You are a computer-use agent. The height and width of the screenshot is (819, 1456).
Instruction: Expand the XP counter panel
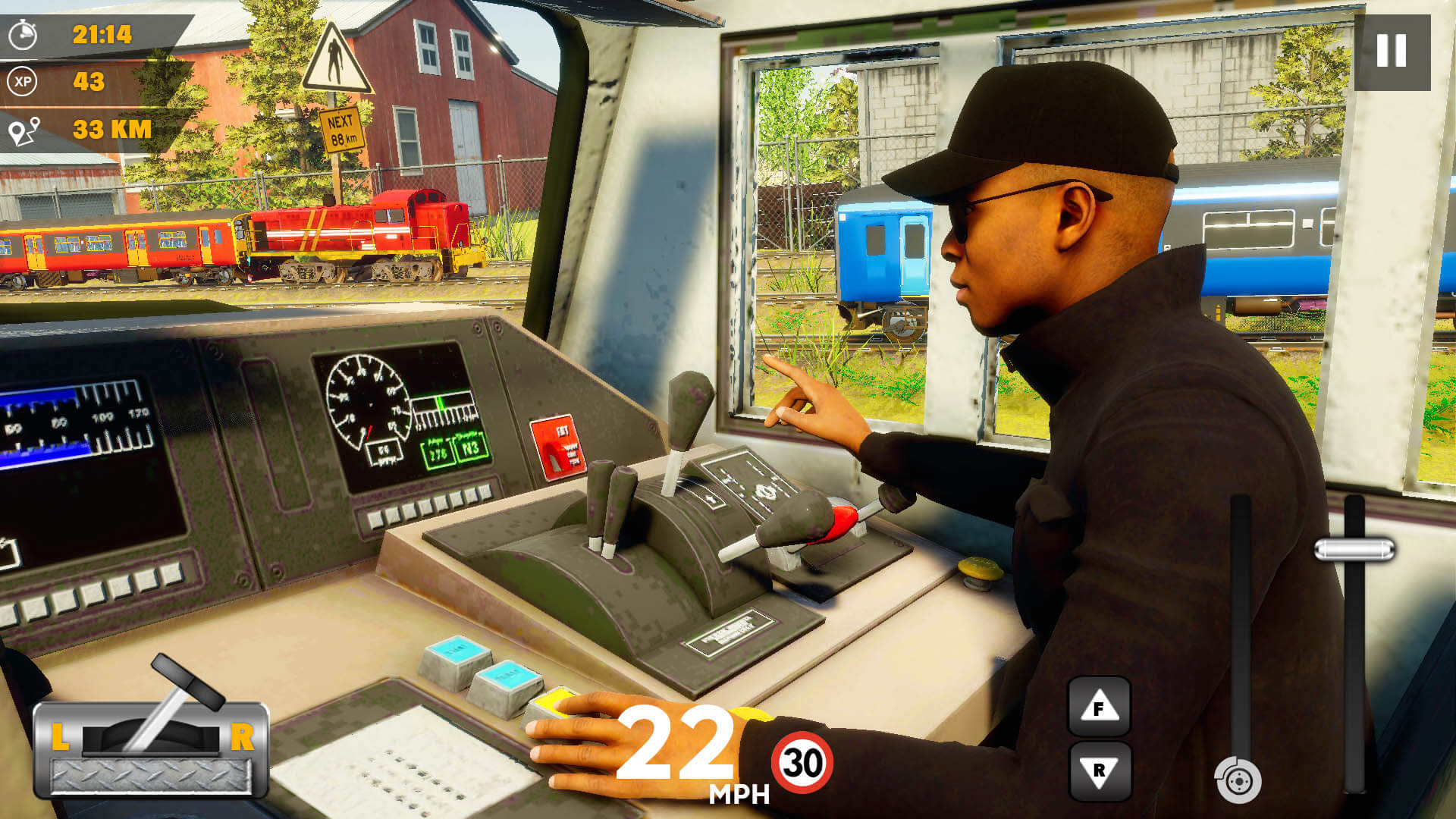pyautogui.click(x=83, y=79)
